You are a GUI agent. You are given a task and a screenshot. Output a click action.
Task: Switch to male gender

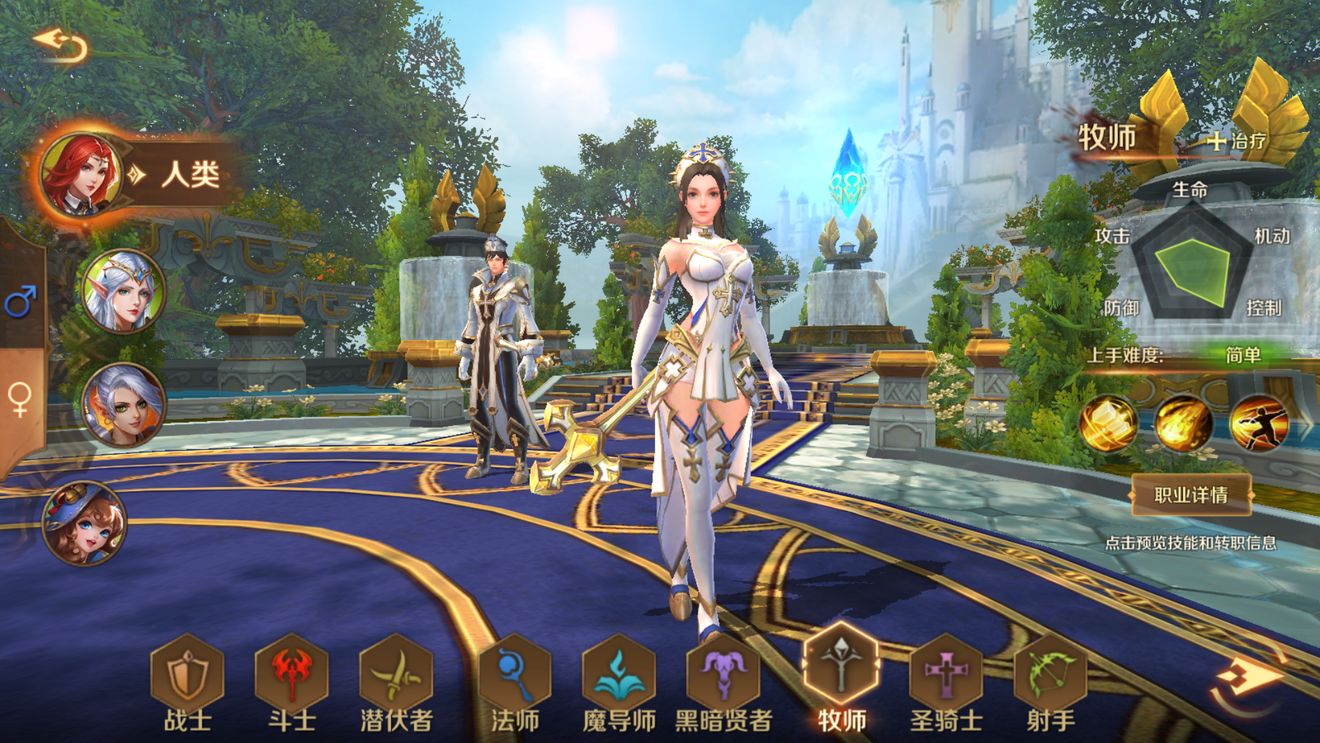[20, 301]
